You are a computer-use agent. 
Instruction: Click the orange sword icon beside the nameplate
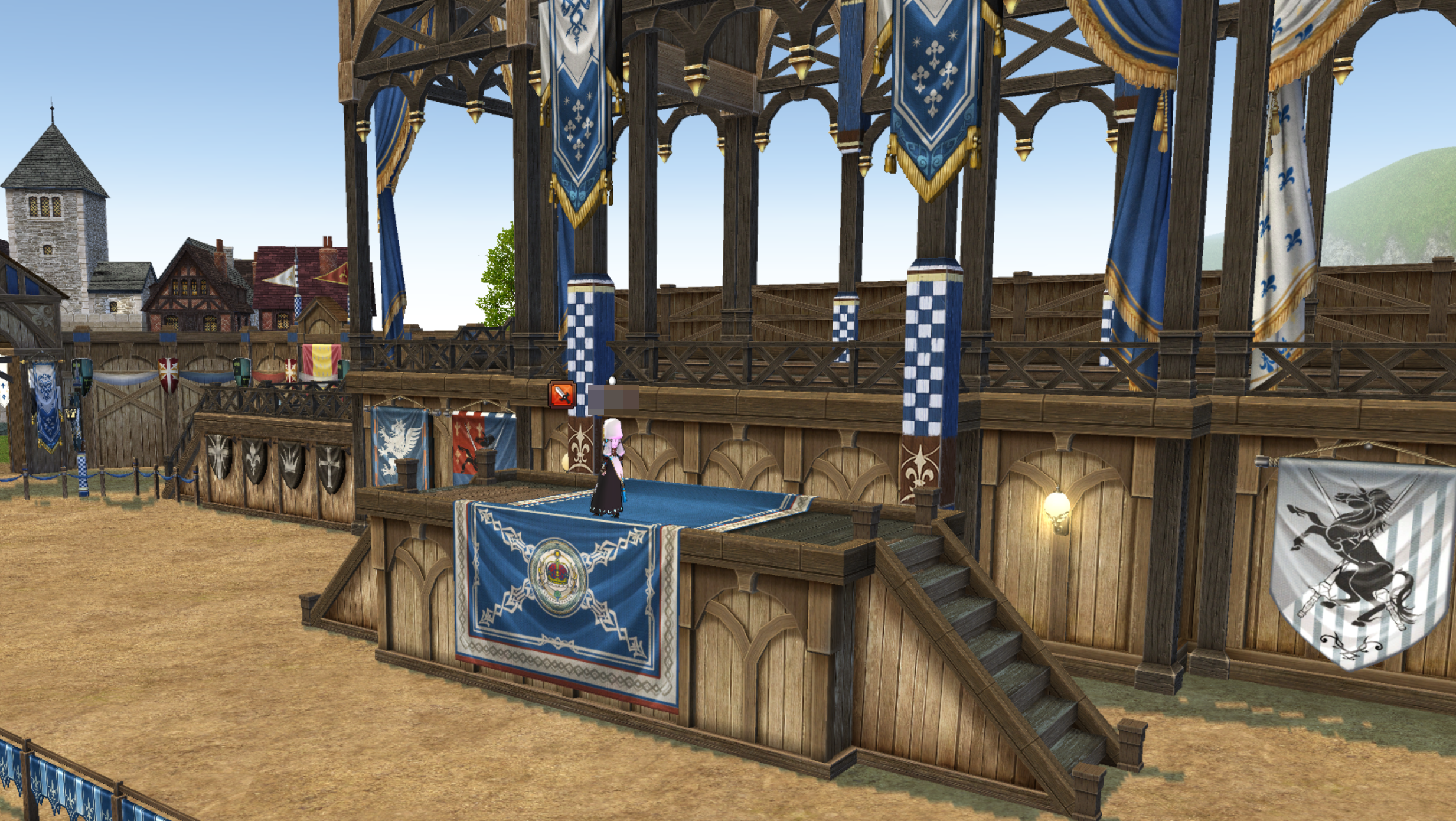(x=561, y=395)
